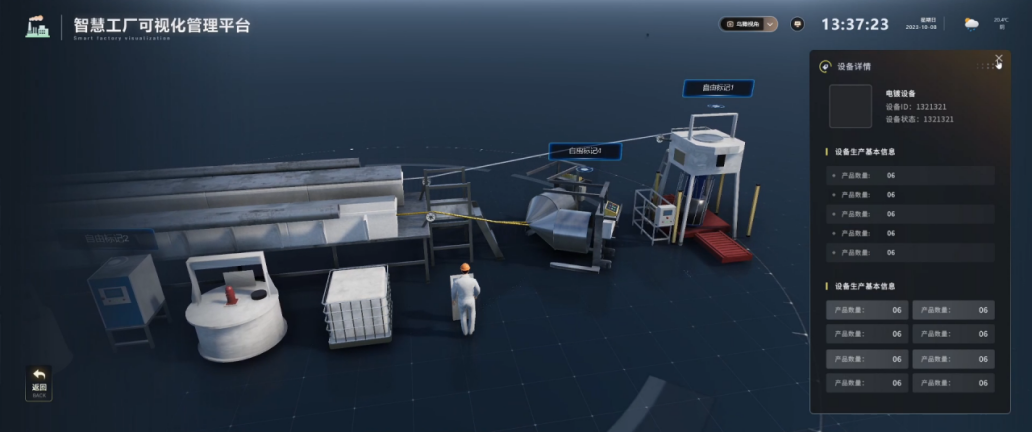Click the 返回 BACK button
Viewport: 1032px width, 432px height.
coord(39,383)
